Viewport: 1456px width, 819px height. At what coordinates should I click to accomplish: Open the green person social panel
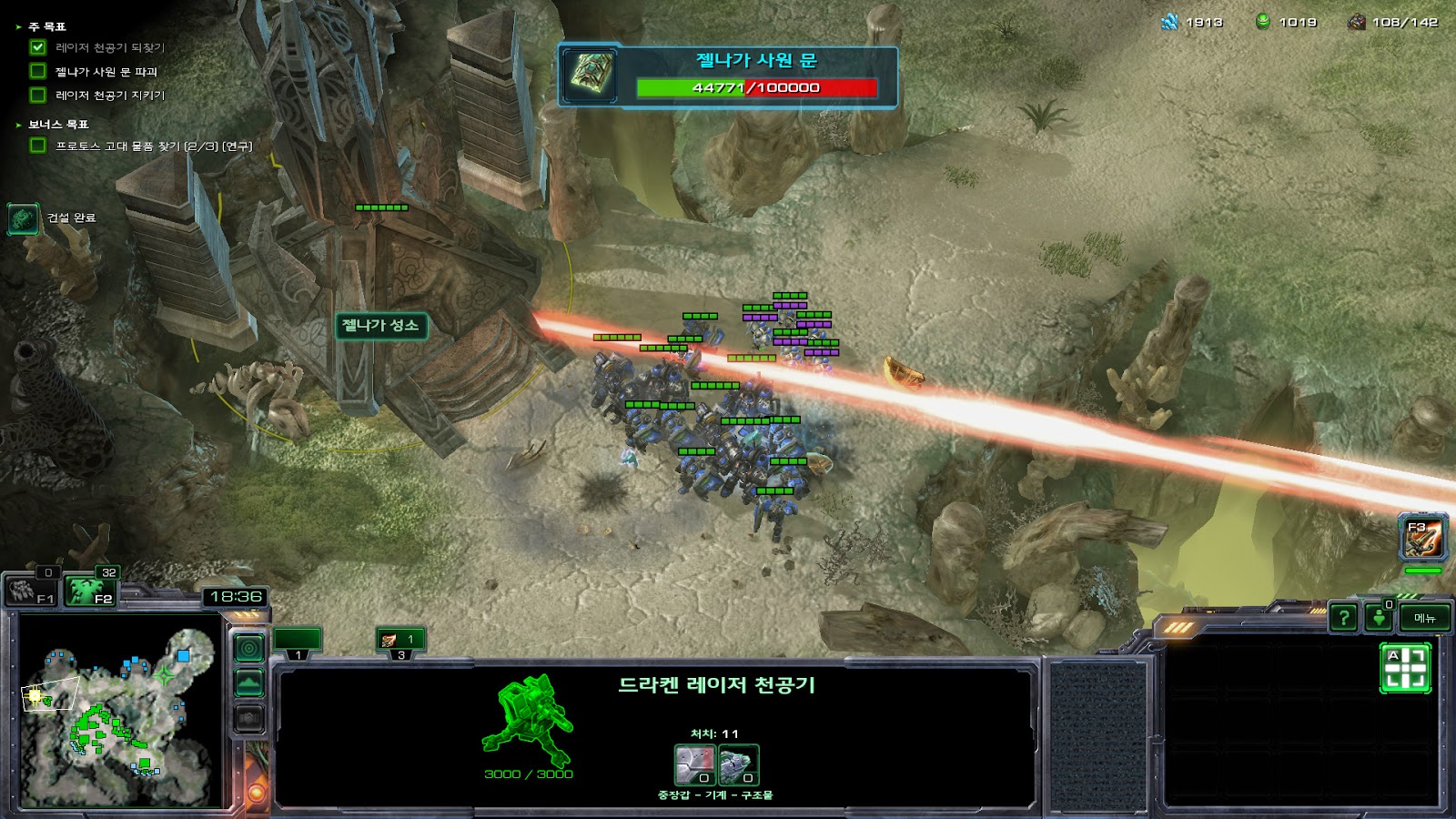tap(1379, 618)
